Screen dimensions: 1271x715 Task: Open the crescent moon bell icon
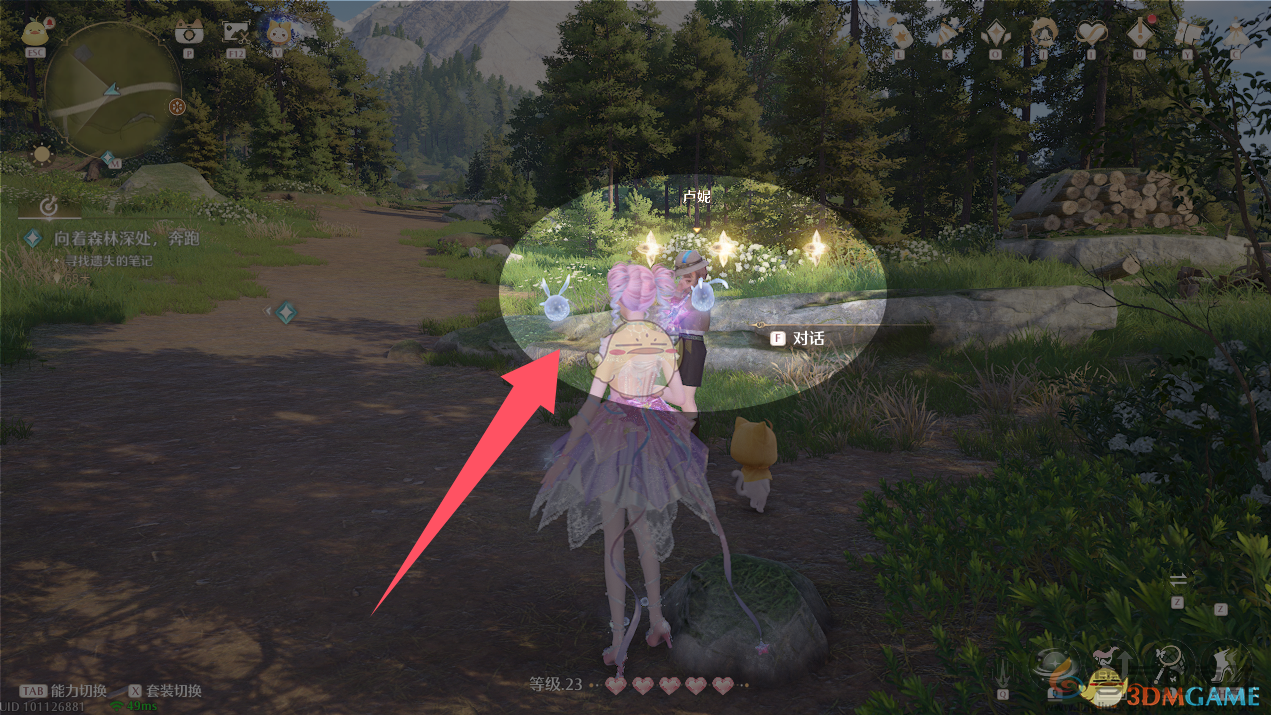click(x=1043, y=34)
